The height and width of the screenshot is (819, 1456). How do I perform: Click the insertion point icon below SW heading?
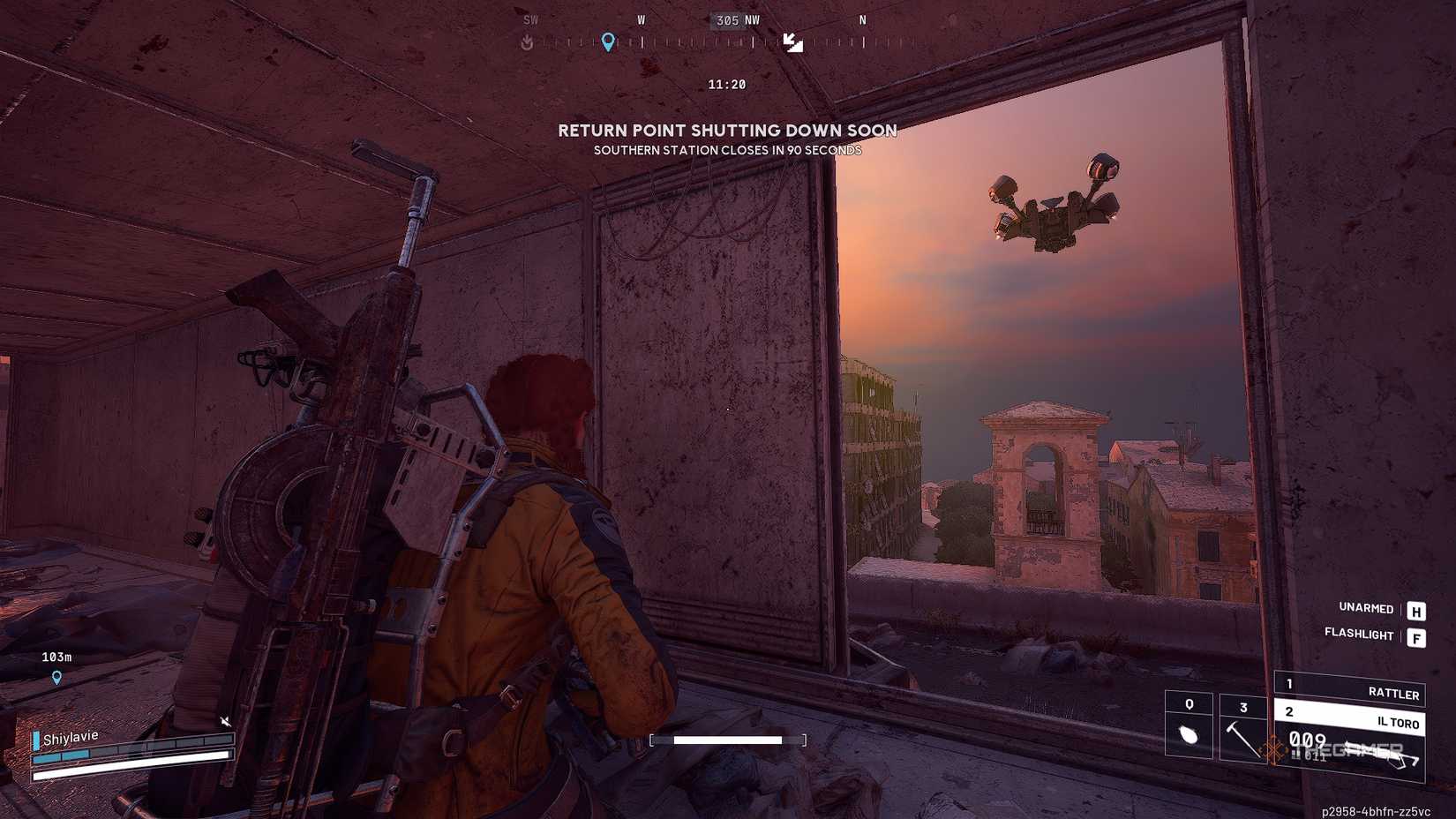[x=529, y=40]
